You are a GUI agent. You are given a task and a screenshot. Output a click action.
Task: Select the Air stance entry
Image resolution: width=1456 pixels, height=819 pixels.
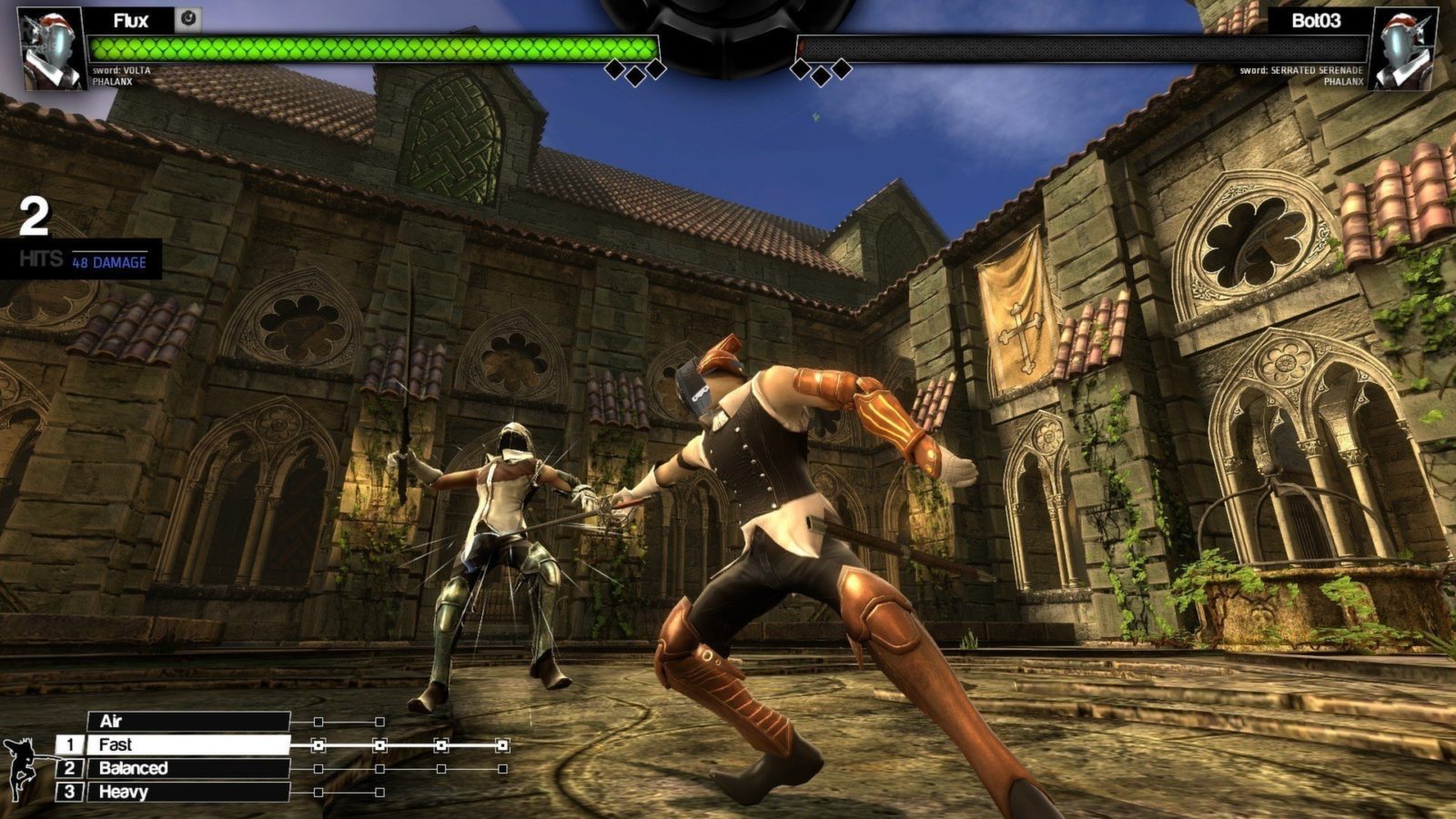pos(187,722)
